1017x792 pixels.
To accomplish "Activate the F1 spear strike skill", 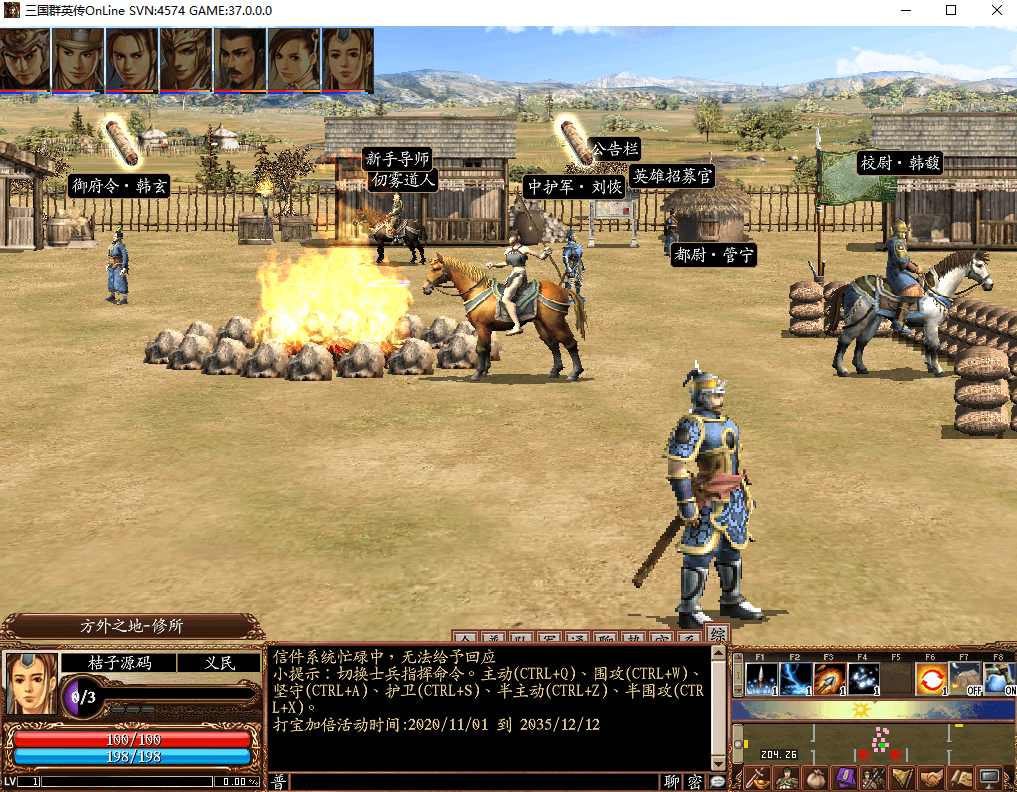I will tap(761, 680).
